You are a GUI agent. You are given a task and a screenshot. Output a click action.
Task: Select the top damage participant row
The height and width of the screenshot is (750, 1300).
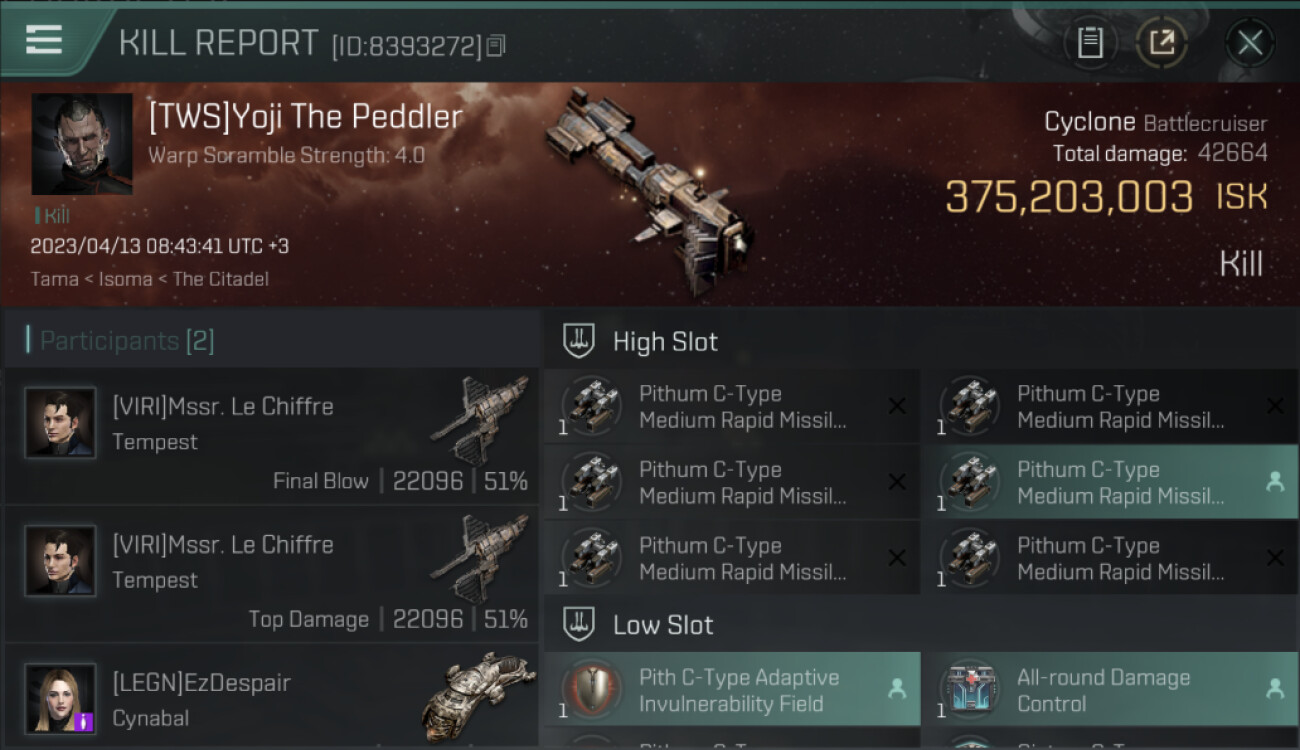[271, 575]
